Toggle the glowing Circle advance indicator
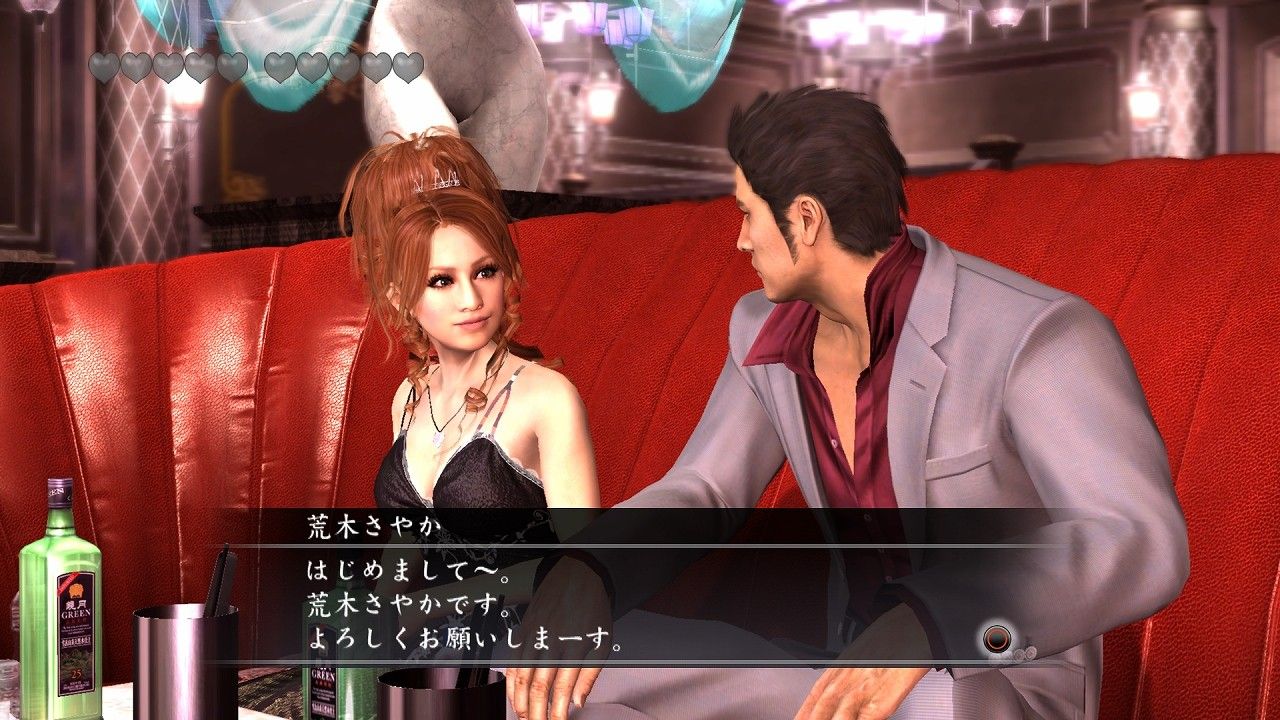The image size is (1280, 720). click(995, 640)
